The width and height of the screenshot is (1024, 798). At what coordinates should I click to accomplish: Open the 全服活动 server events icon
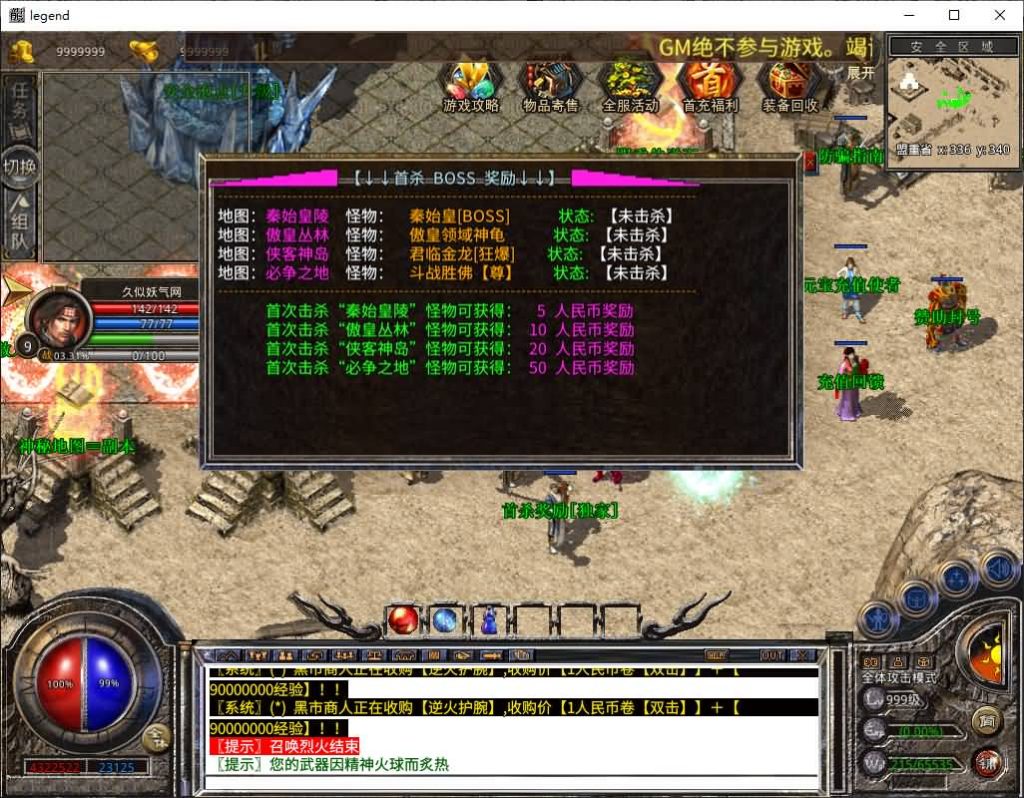(631, 84)
